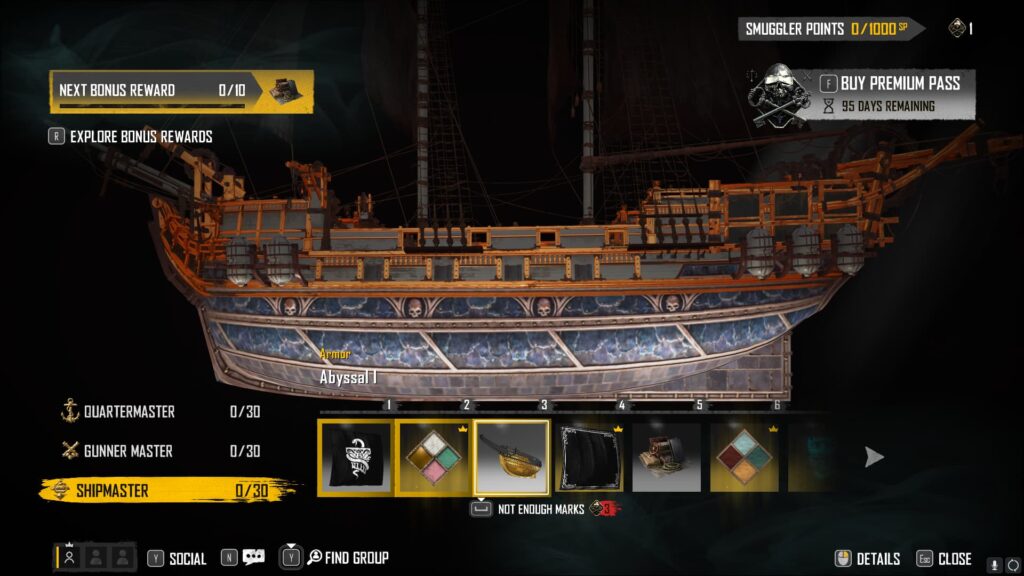Select the black serpent flag reward
The width and height of the screenshot is (1024, 576).
(356, 457)
